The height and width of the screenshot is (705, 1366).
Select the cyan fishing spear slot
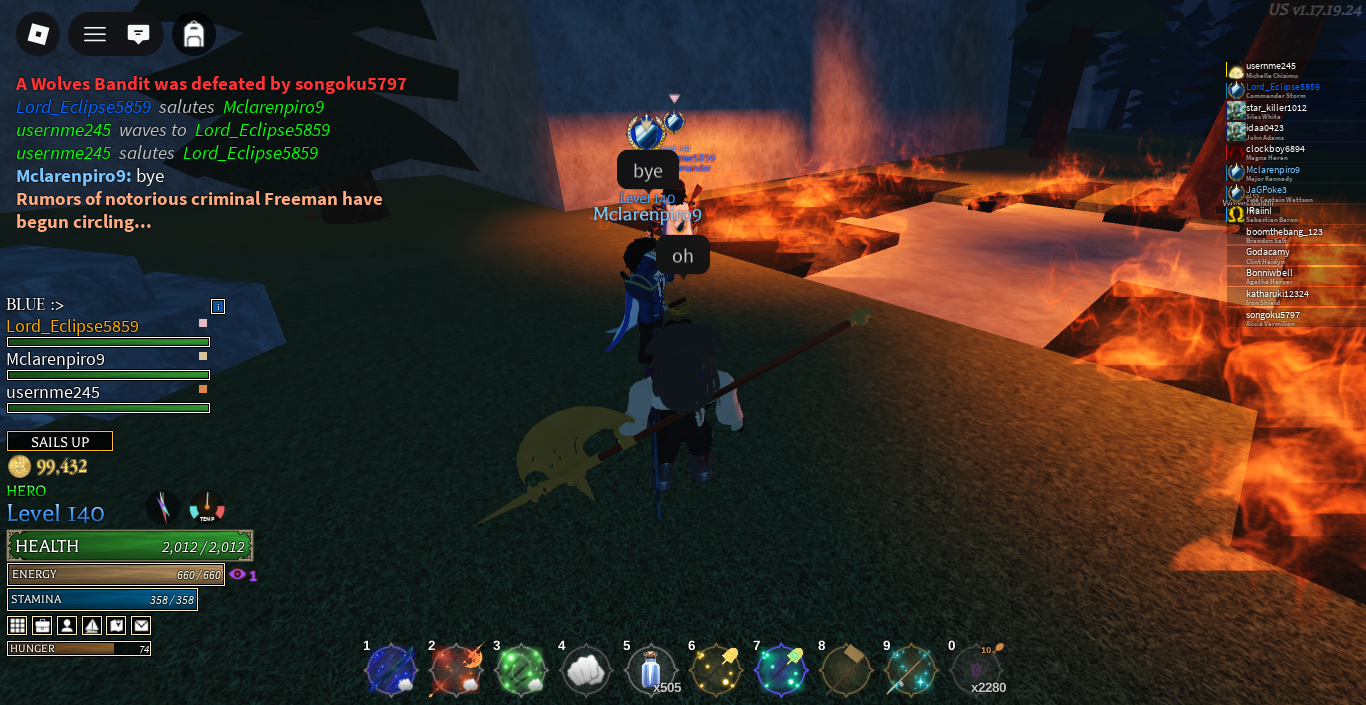point(911,670)
